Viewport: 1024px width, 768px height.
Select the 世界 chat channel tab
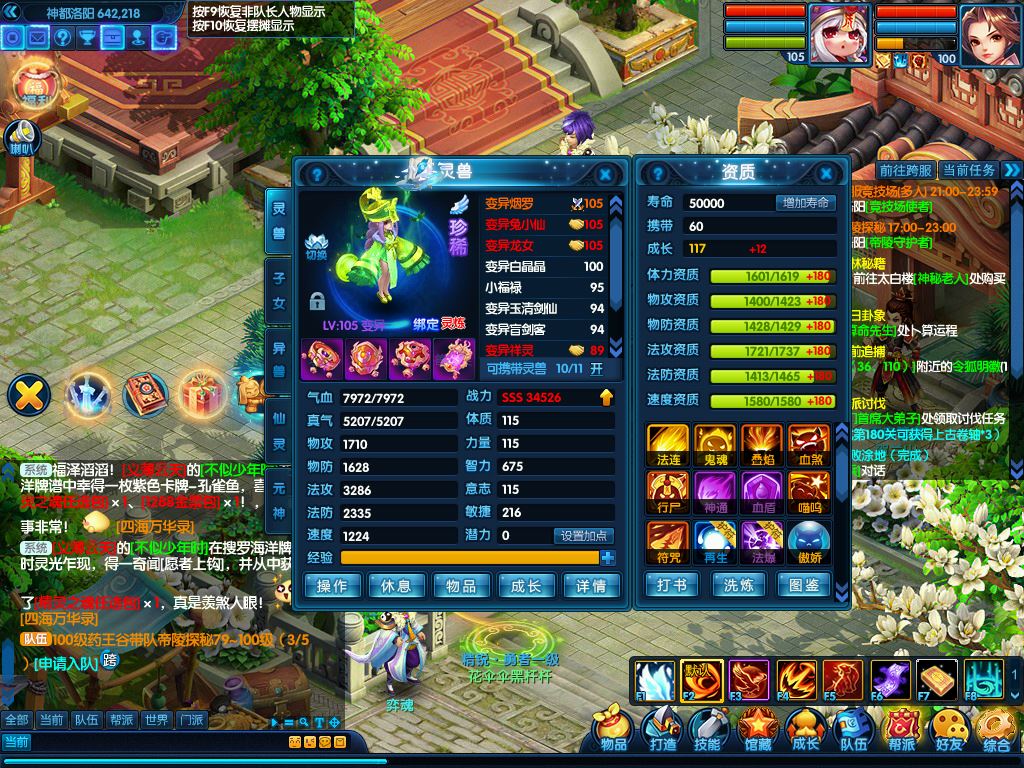click(x=155, y=720)
